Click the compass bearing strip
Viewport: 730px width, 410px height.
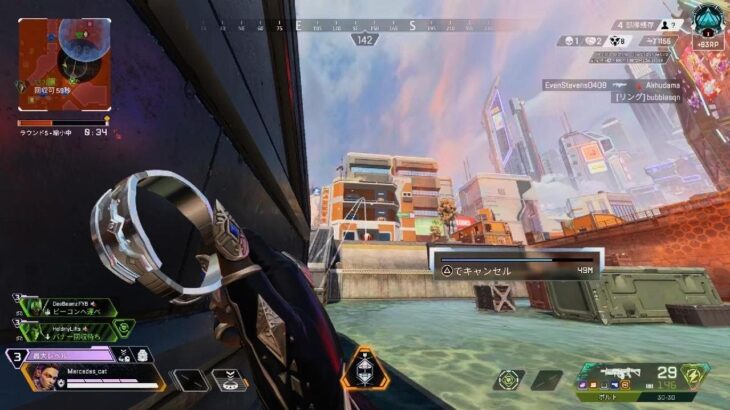365,28
